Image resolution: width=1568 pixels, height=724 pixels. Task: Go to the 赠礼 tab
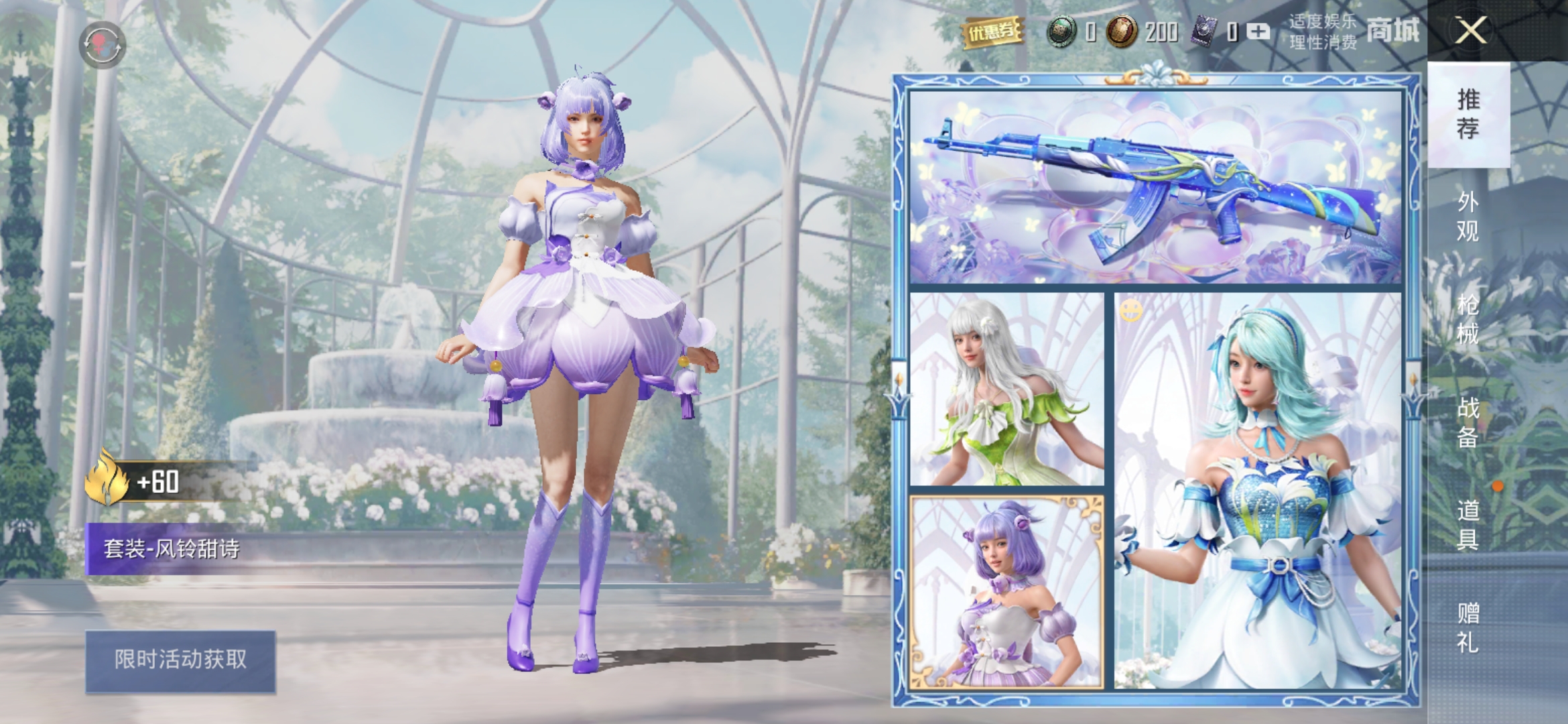click(x=1467, y=627)
